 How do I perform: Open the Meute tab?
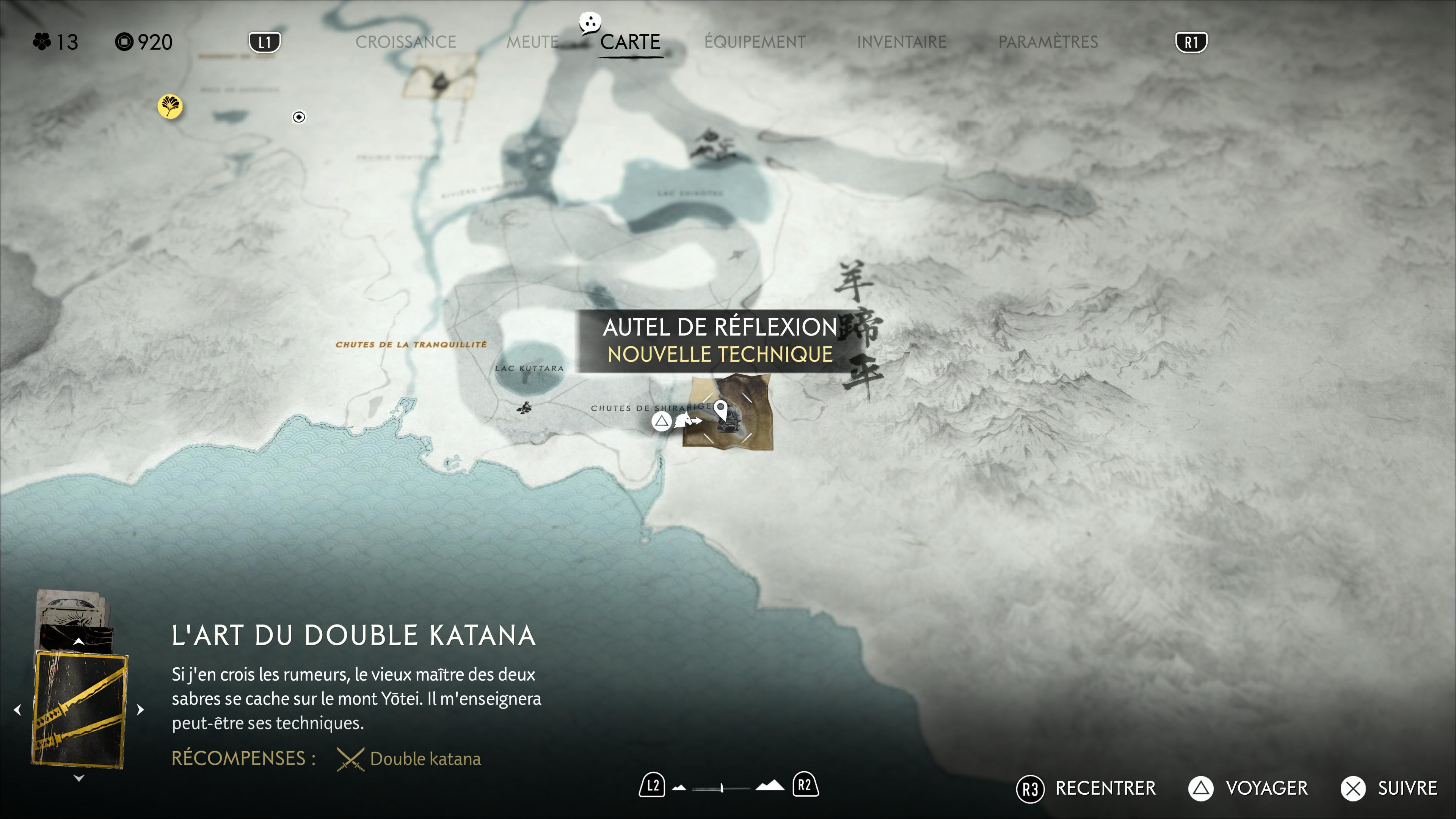point(532,42)
